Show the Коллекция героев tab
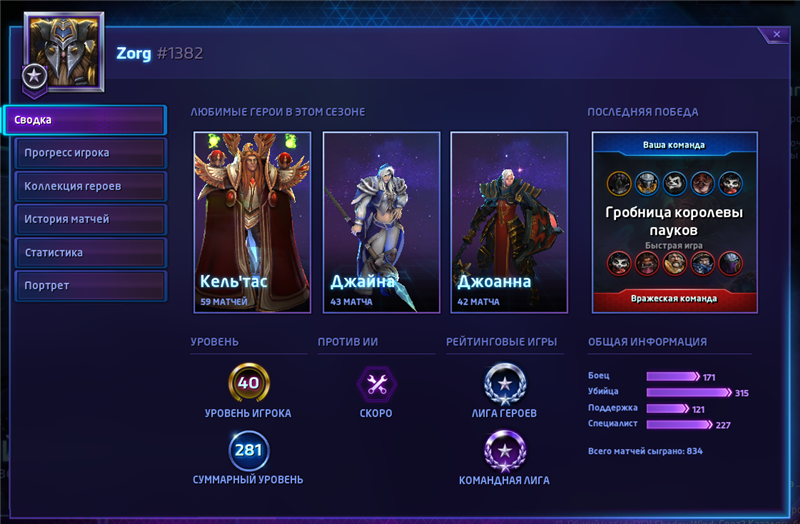The image size is (800, 524). tap(90, 186)
